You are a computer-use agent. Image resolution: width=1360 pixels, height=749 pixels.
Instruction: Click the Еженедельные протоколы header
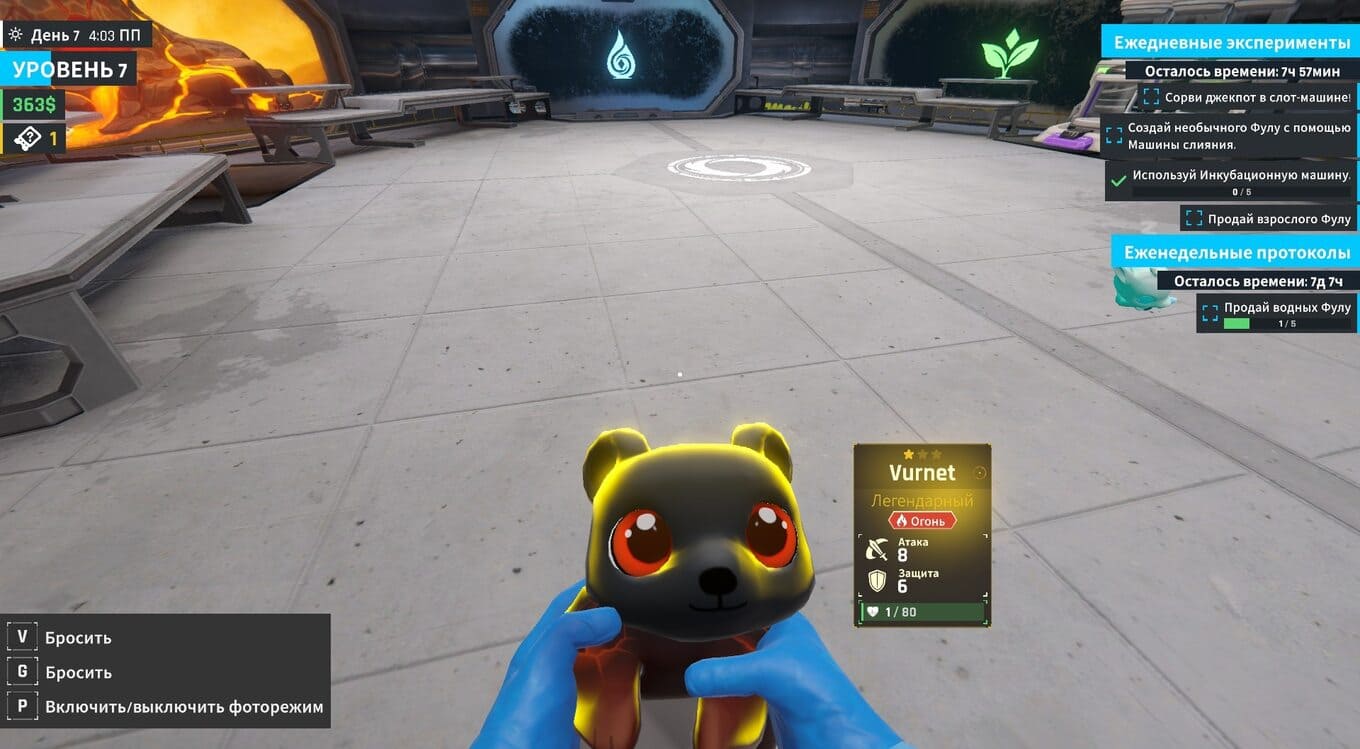pos(1236,253)
